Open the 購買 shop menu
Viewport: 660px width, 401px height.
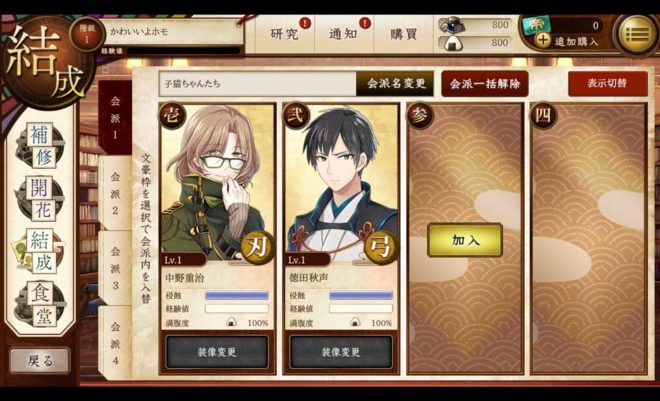point(404,34)
